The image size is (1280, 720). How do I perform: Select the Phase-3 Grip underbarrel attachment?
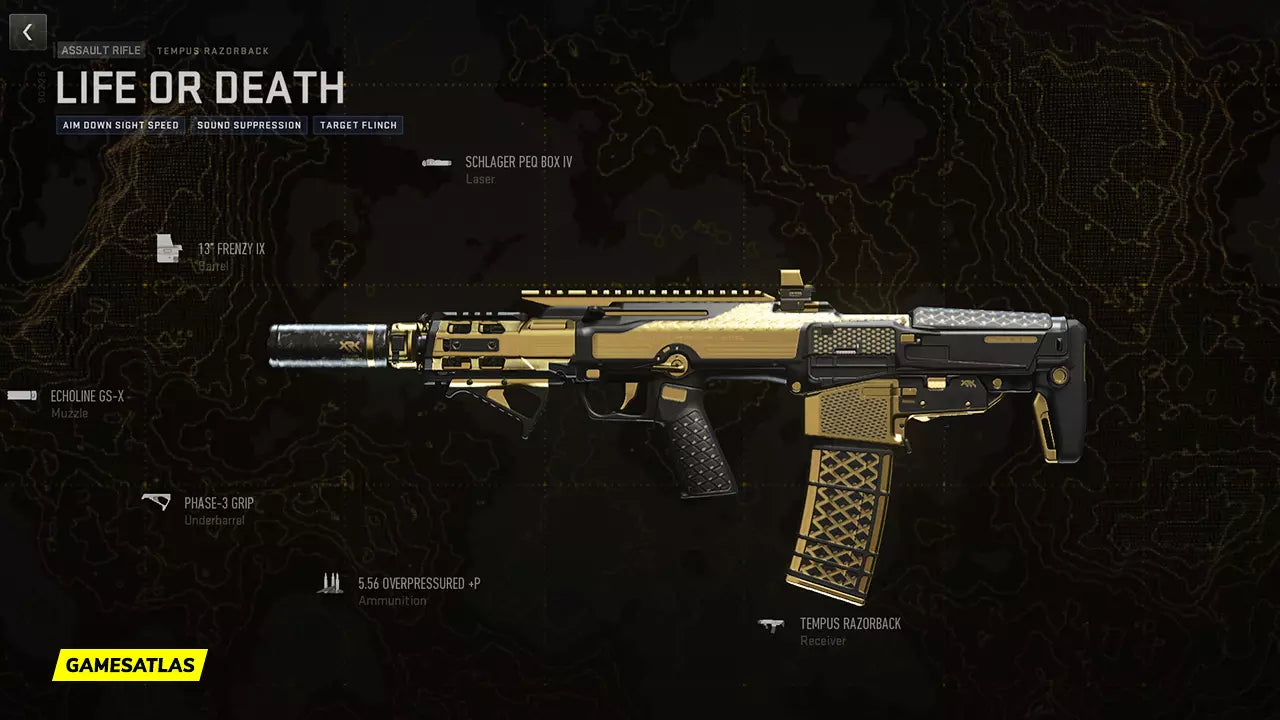tap(218, 503)
